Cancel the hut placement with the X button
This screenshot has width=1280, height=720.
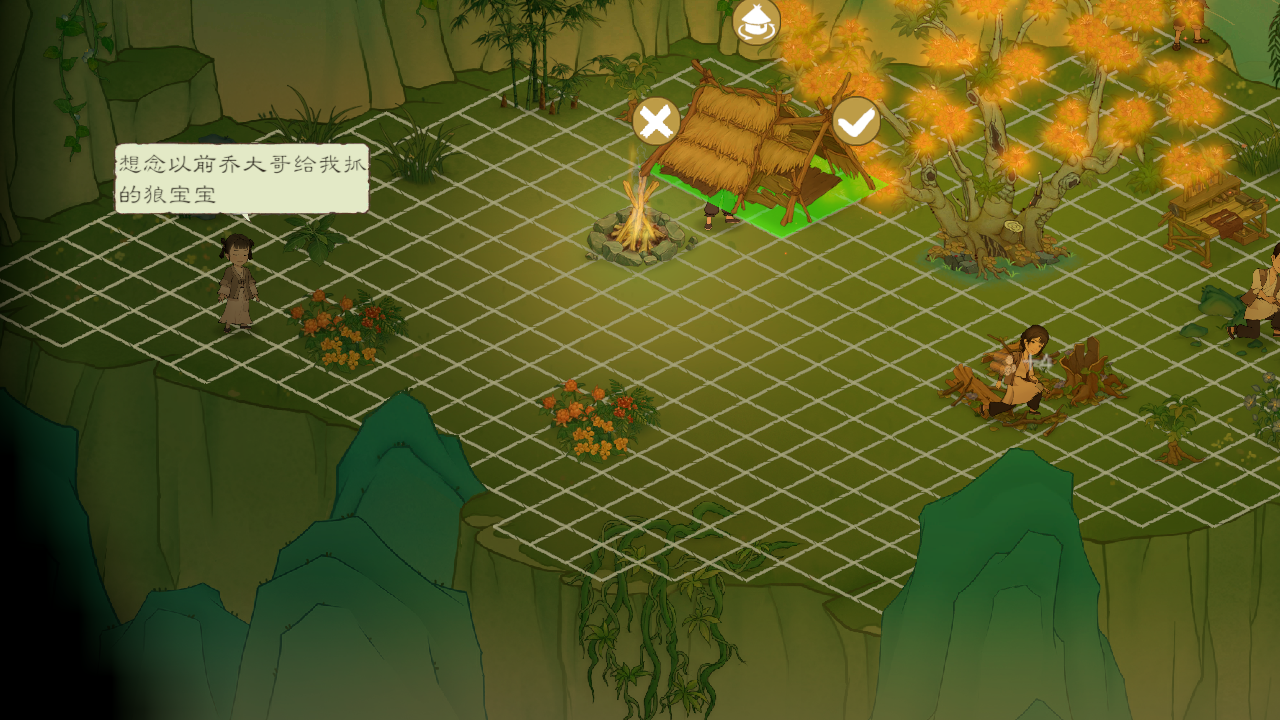(656, 122)
